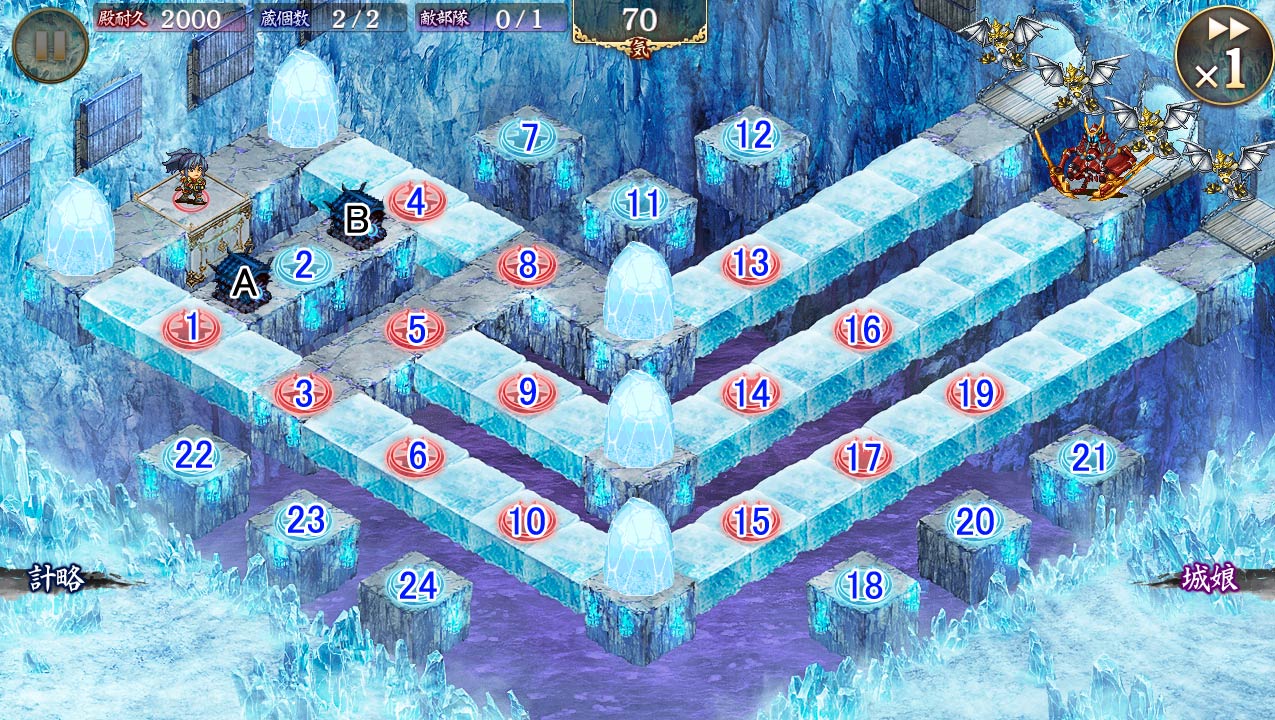Pick red deployment tile 10
1275x720 pixels.
point(527,521)
